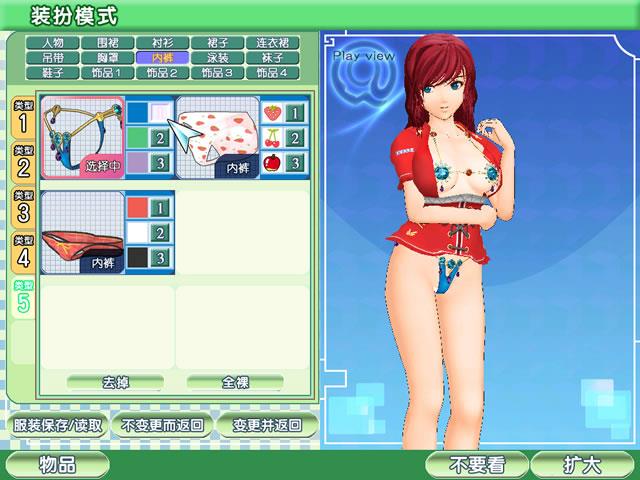Open the 鞋子 category tab
Screen dimensions: 640x480
click(x=53, y=73)
